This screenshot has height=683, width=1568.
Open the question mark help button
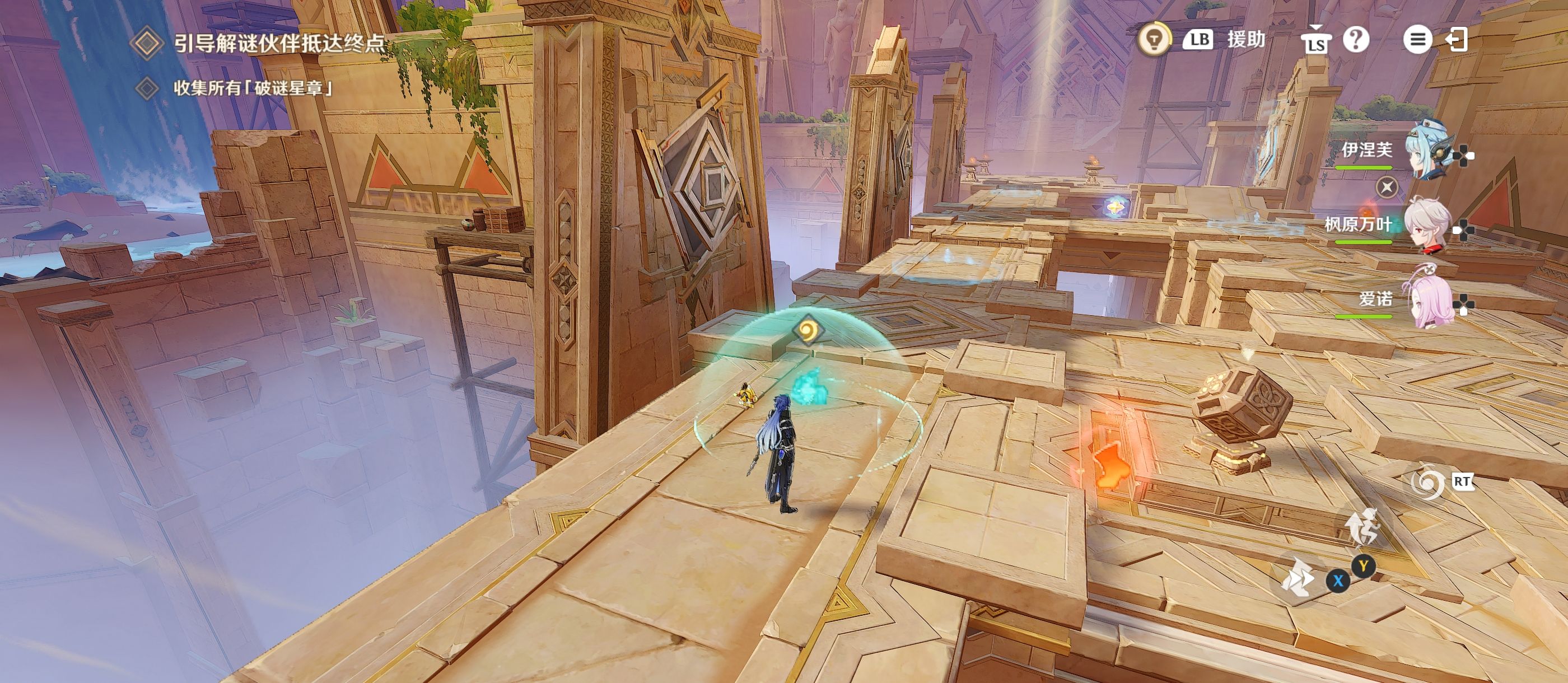pos(1356,40)
